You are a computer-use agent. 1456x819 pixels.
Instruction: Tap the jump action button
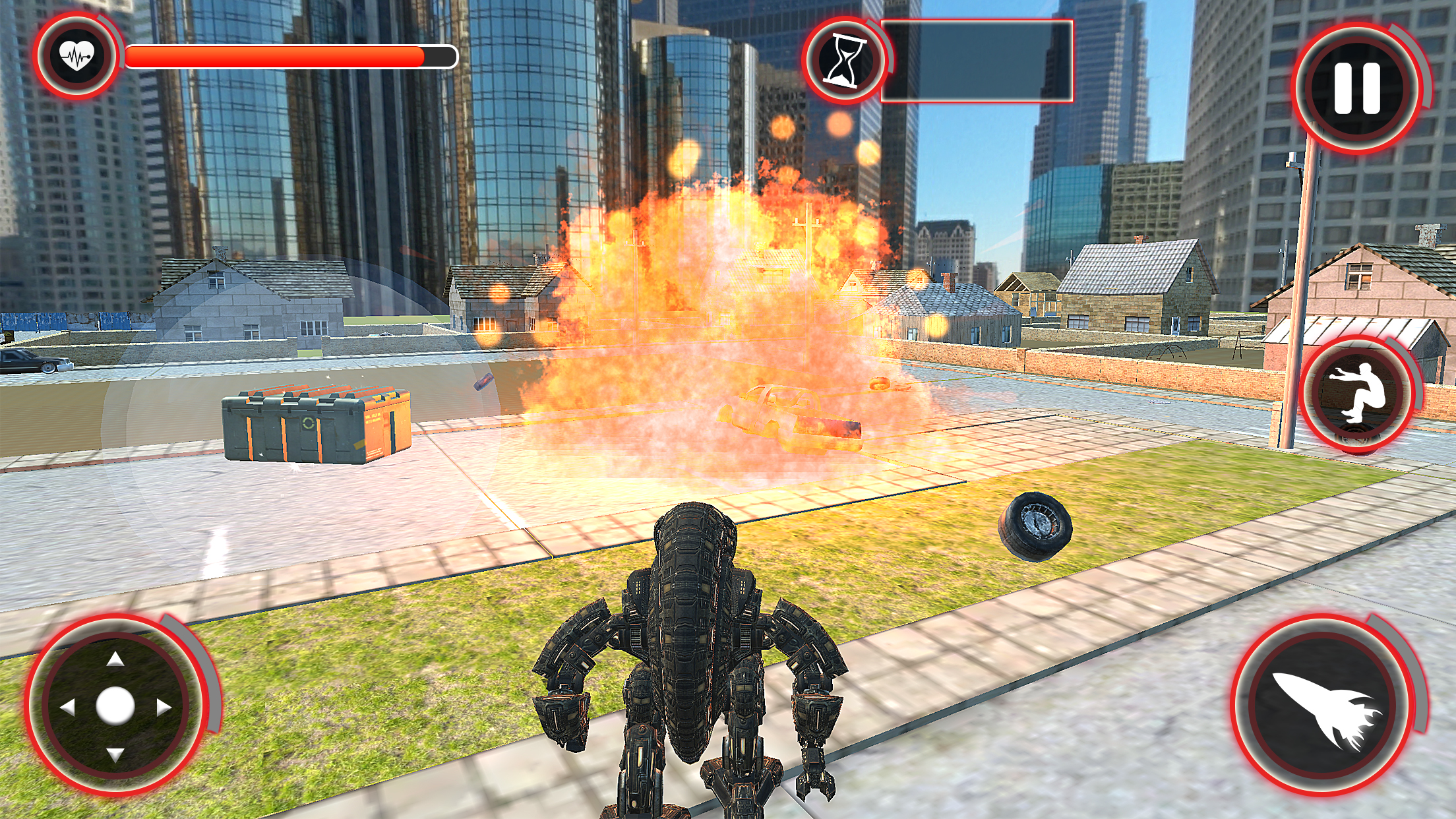pyautogui.click(x=1358, y=393)
